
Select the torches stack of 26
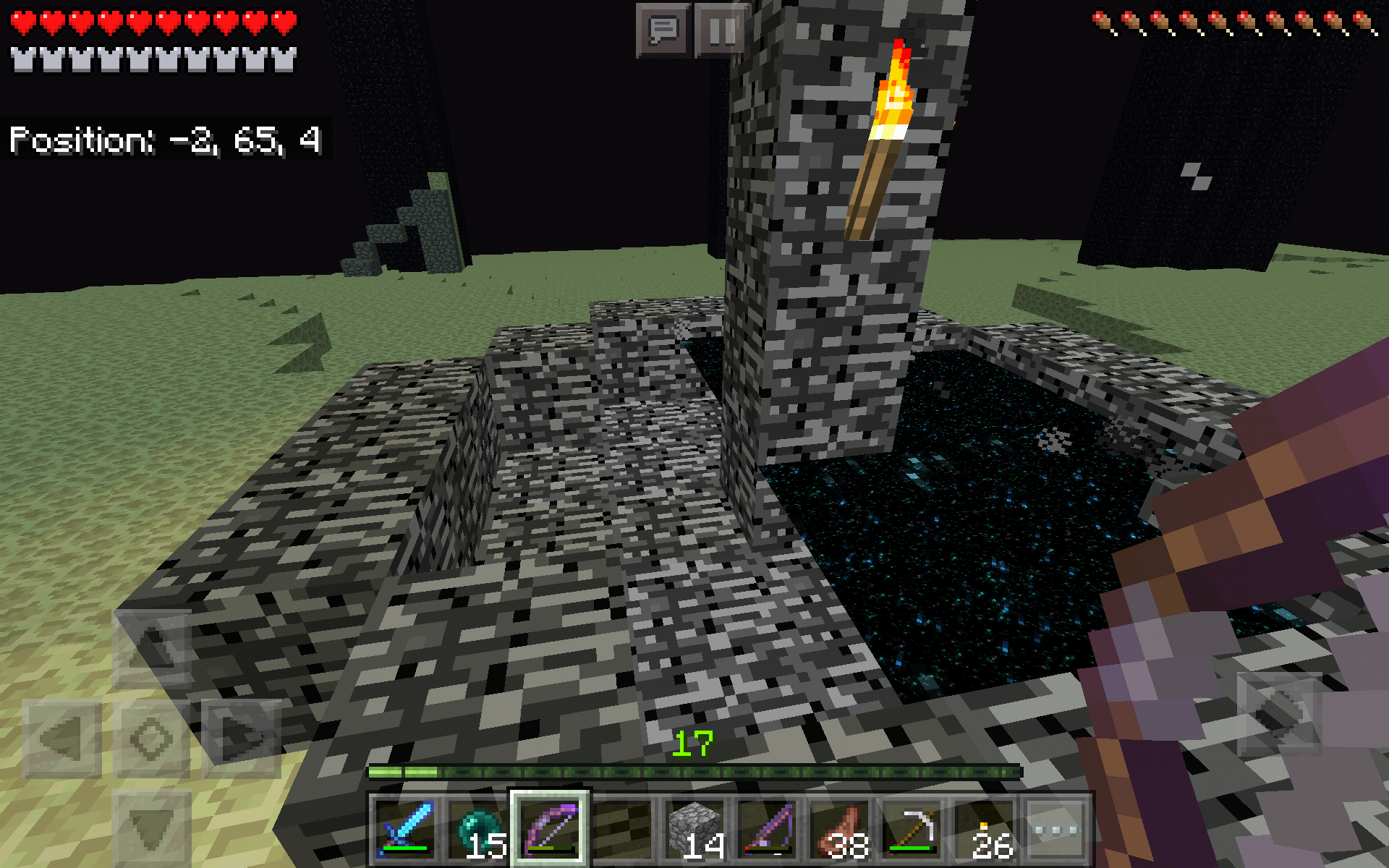[x=984, y=829]
